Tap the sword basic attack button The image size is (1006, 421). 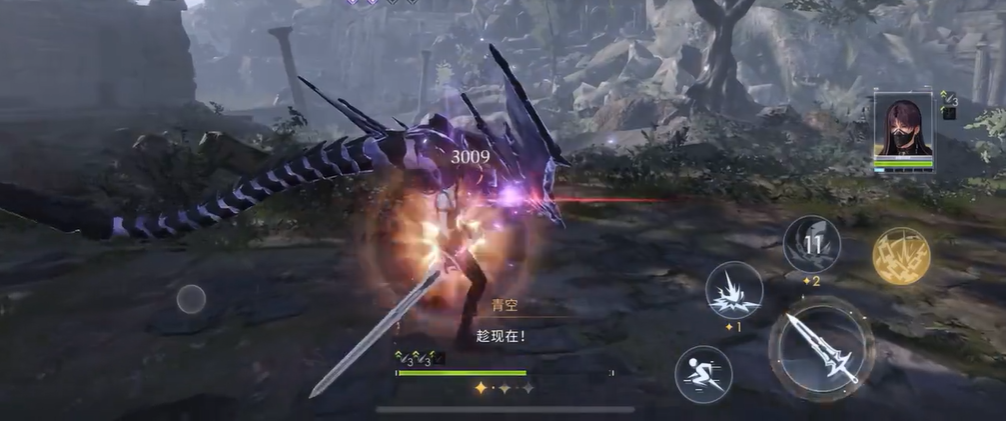(821, 349)
